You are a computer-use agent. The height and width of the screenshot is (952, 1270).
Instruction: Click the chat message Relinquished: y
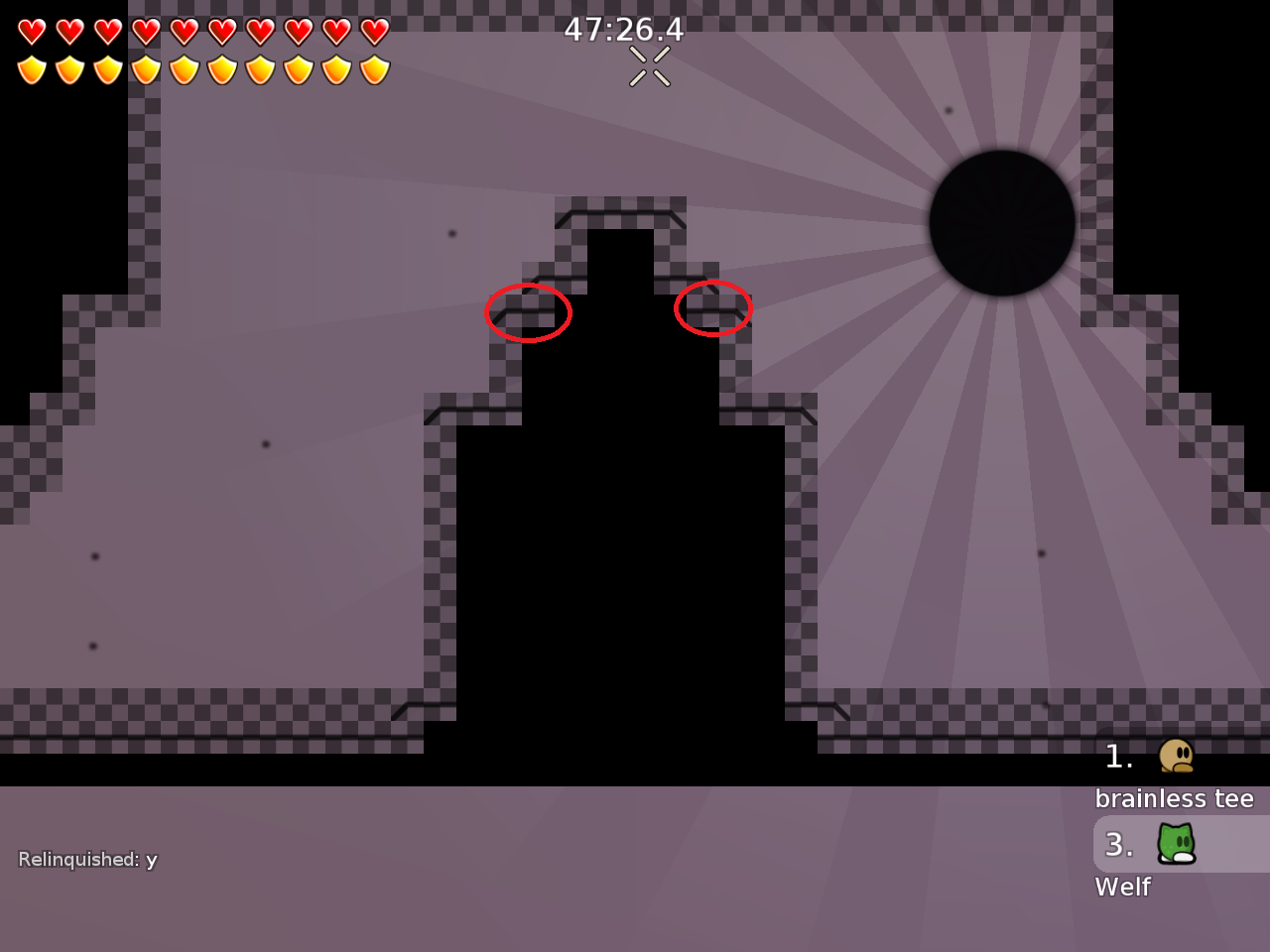(x=86, y=860)
